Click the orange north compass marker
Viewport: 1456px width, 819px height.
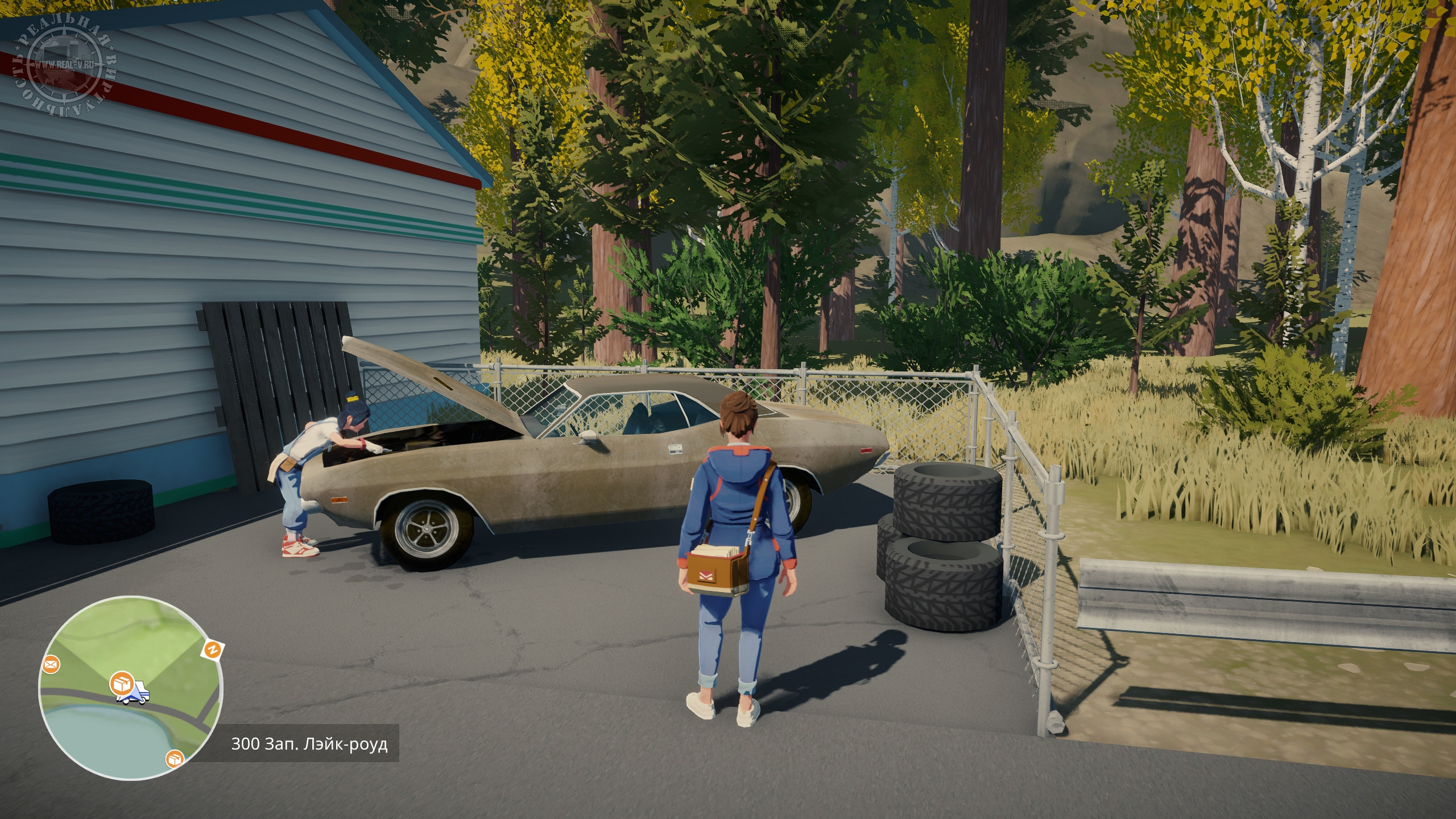pyautogui.click(x=213, y=650)
